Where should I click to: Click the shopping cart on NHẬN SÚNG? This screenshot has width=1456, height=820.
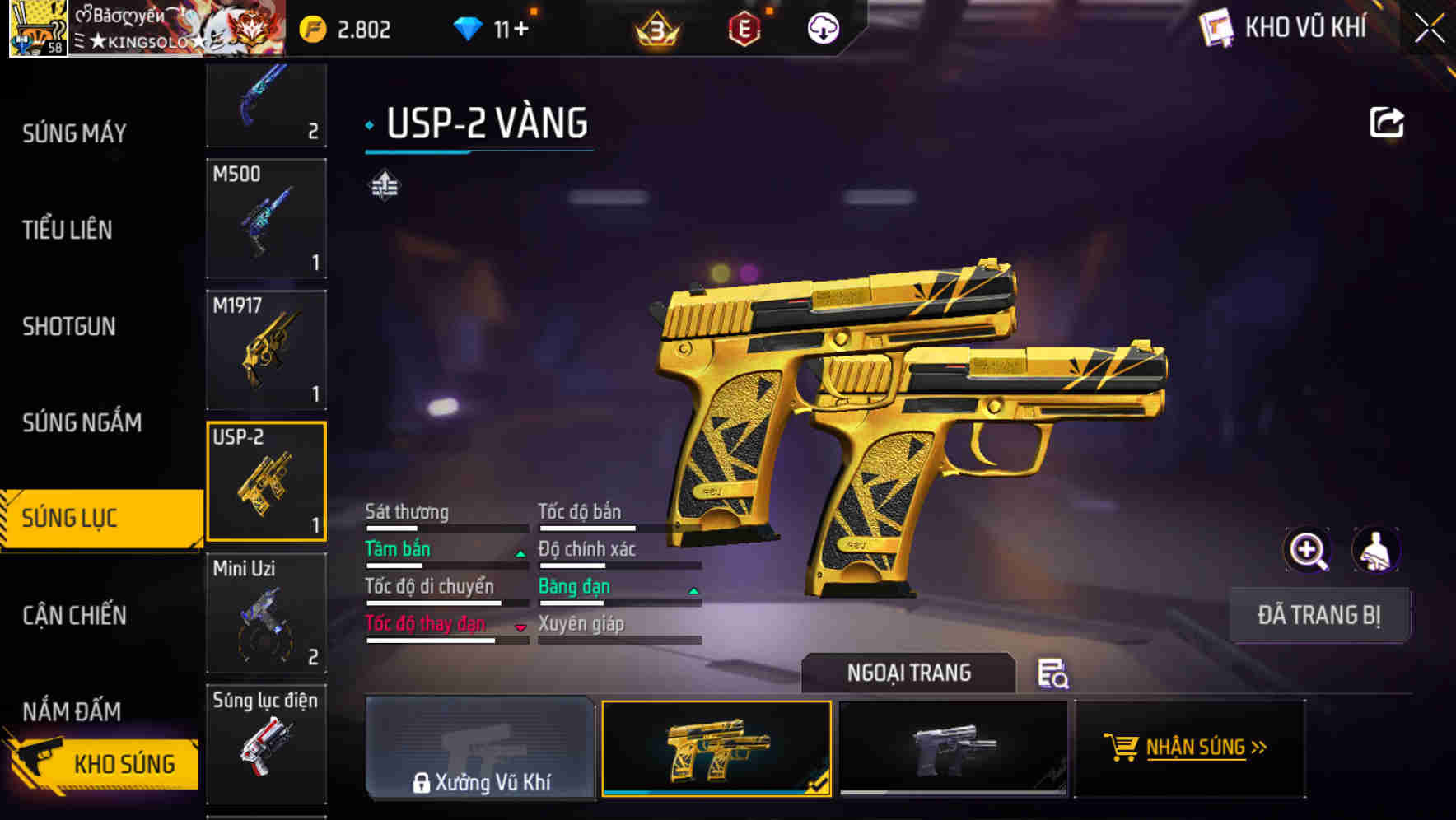1121,748
